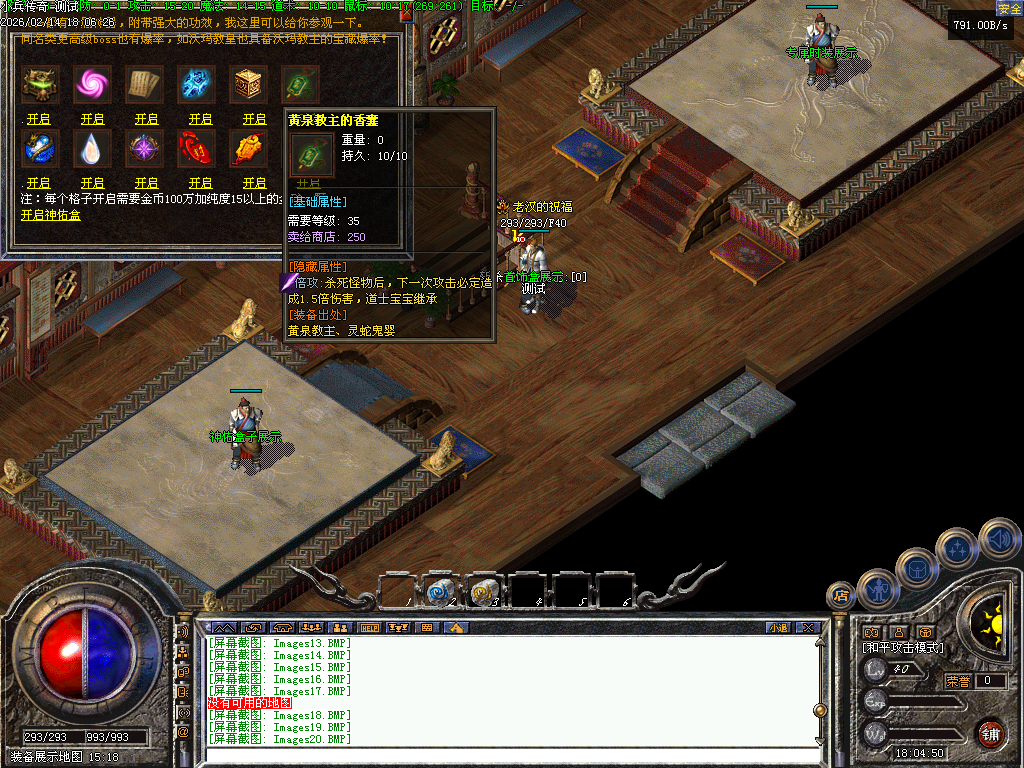Screen dimensions: 1024x768
Task: Use the blue scroll in hotbar slot 2
Action: click(439, 592)
